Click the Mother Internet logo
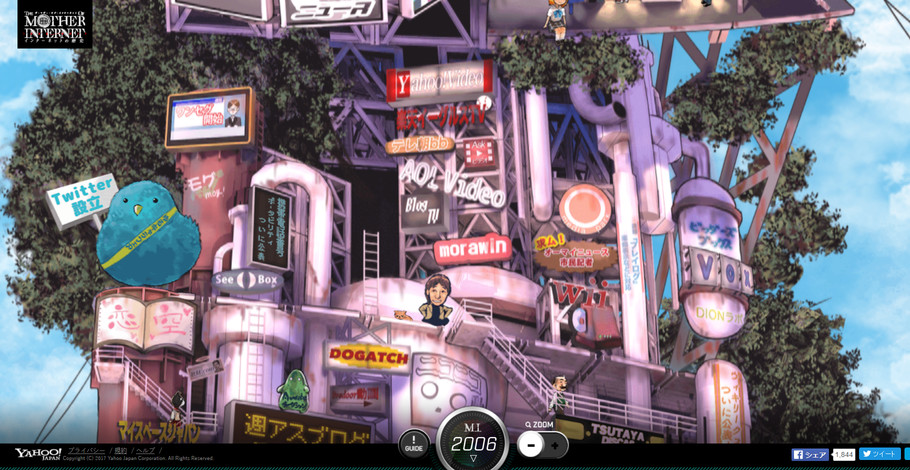Image resolution: width=910 pixels, height=470 pixels. pyautogui.click(x=55, y=24)
